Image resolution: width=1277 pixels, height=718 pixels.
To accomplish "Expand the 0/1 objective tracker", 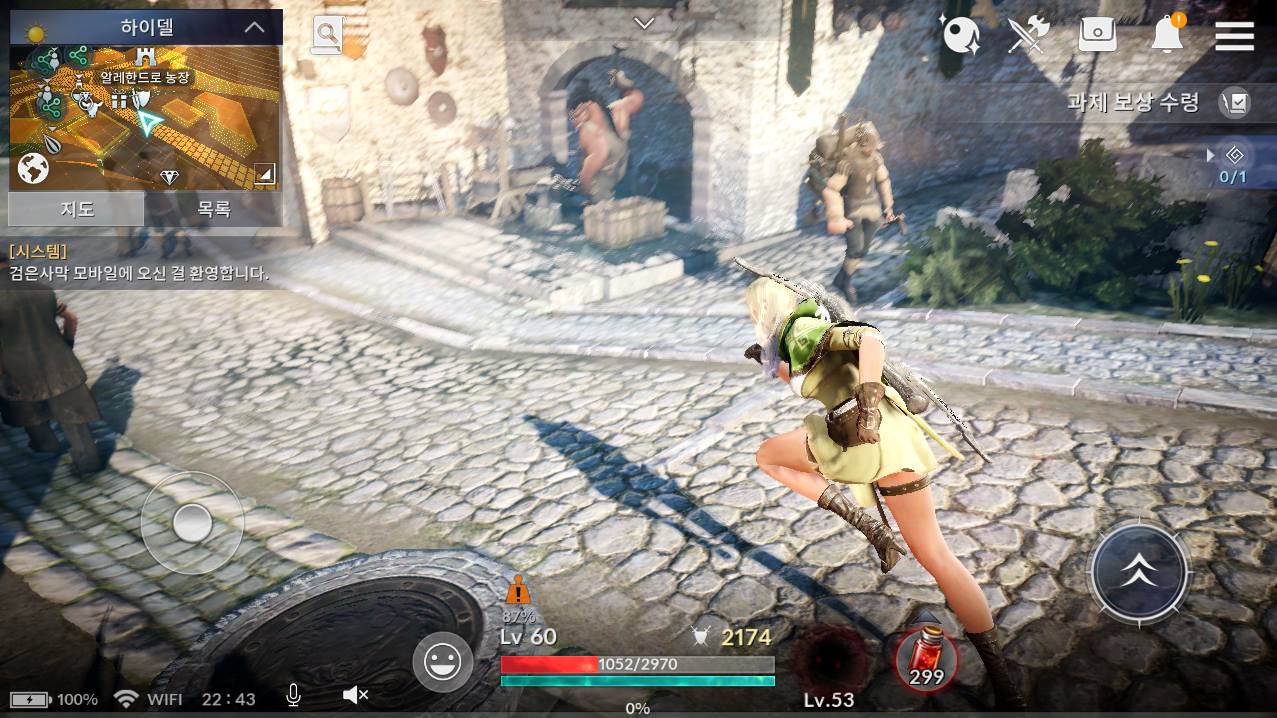I will point(1232,163).
